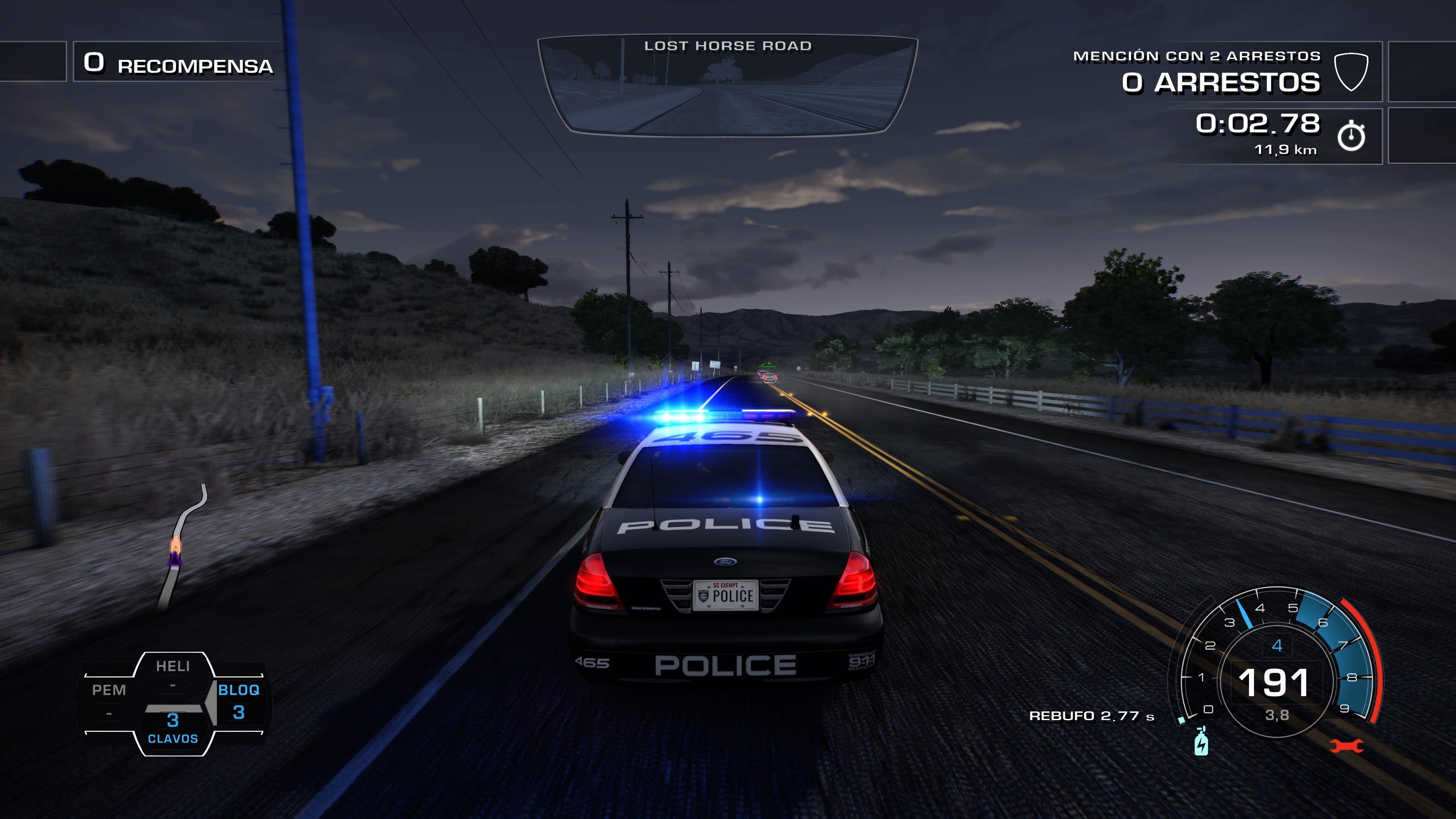The image size is (1456, 819).
Task: Expand the RECOMPENSA bounty panel
Action: coord(175,64)
